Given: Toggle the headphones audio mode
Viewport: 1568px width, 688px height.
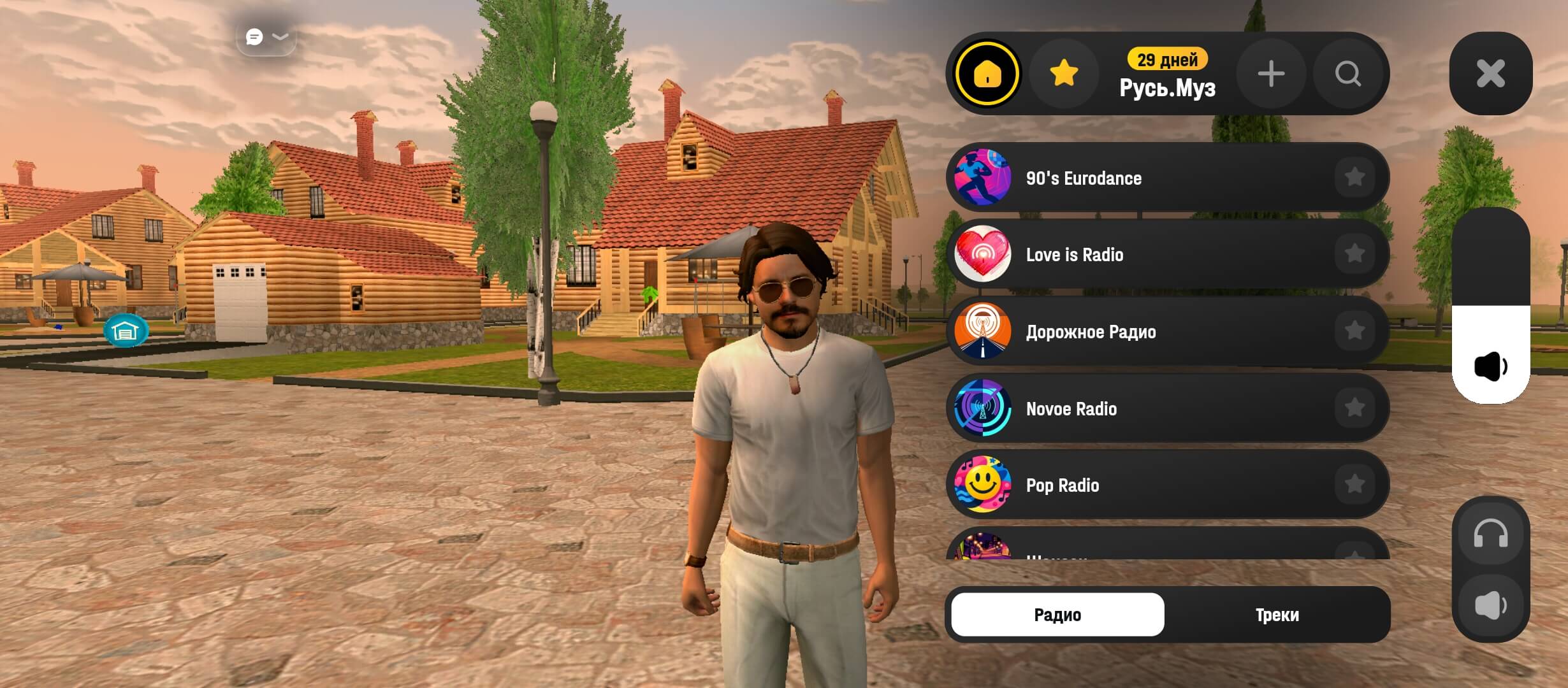Looking at the screenshot, I should (1490, 535).
